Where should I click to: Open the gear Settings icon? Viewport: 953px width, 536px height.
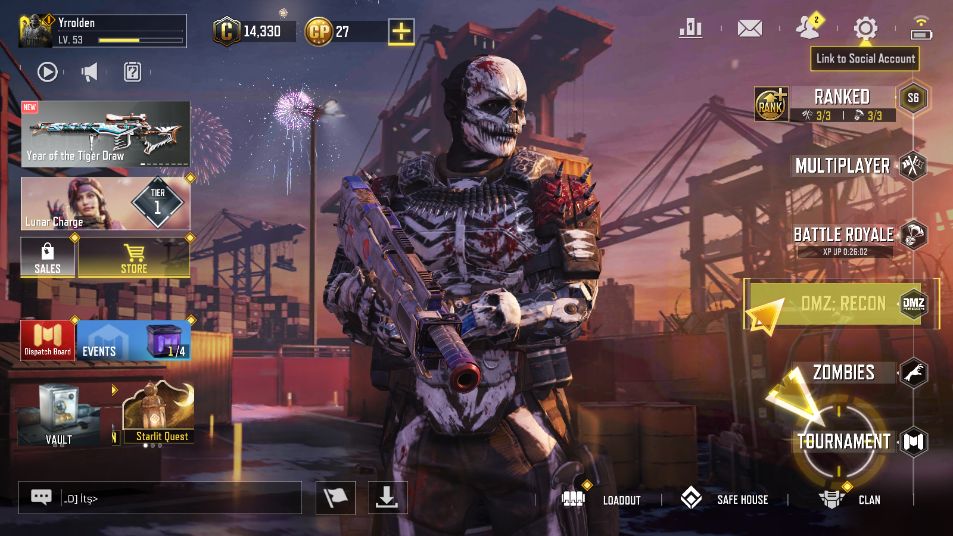coord(865,28)
